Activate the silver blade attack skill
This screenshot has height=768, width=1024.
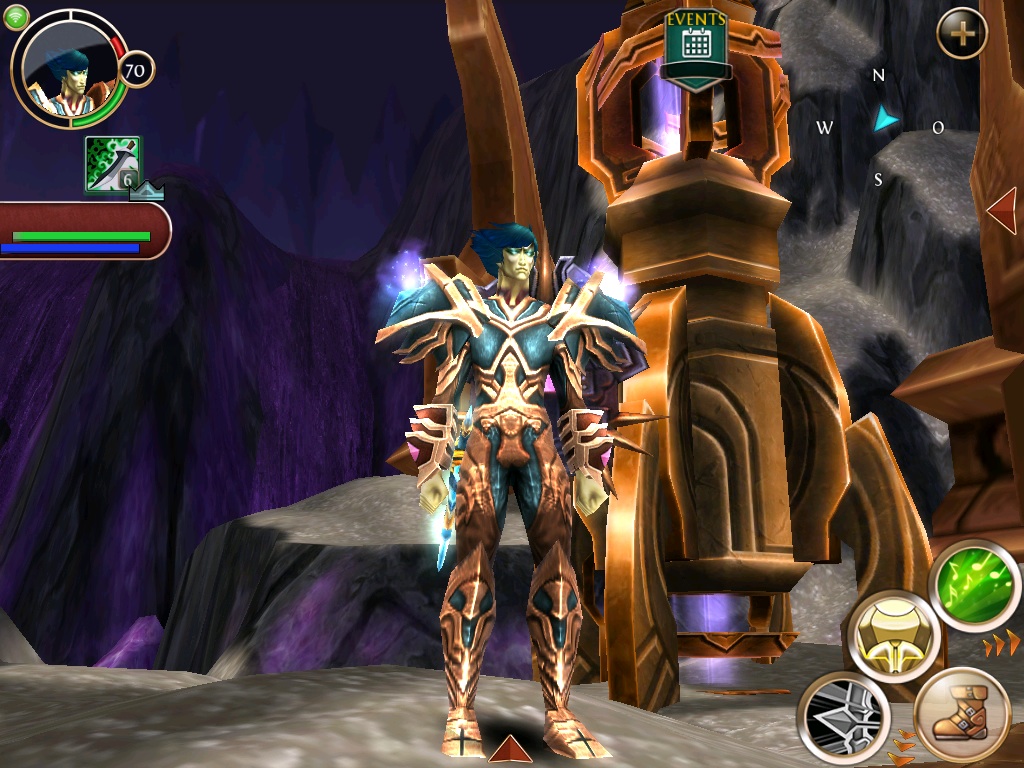843,716
